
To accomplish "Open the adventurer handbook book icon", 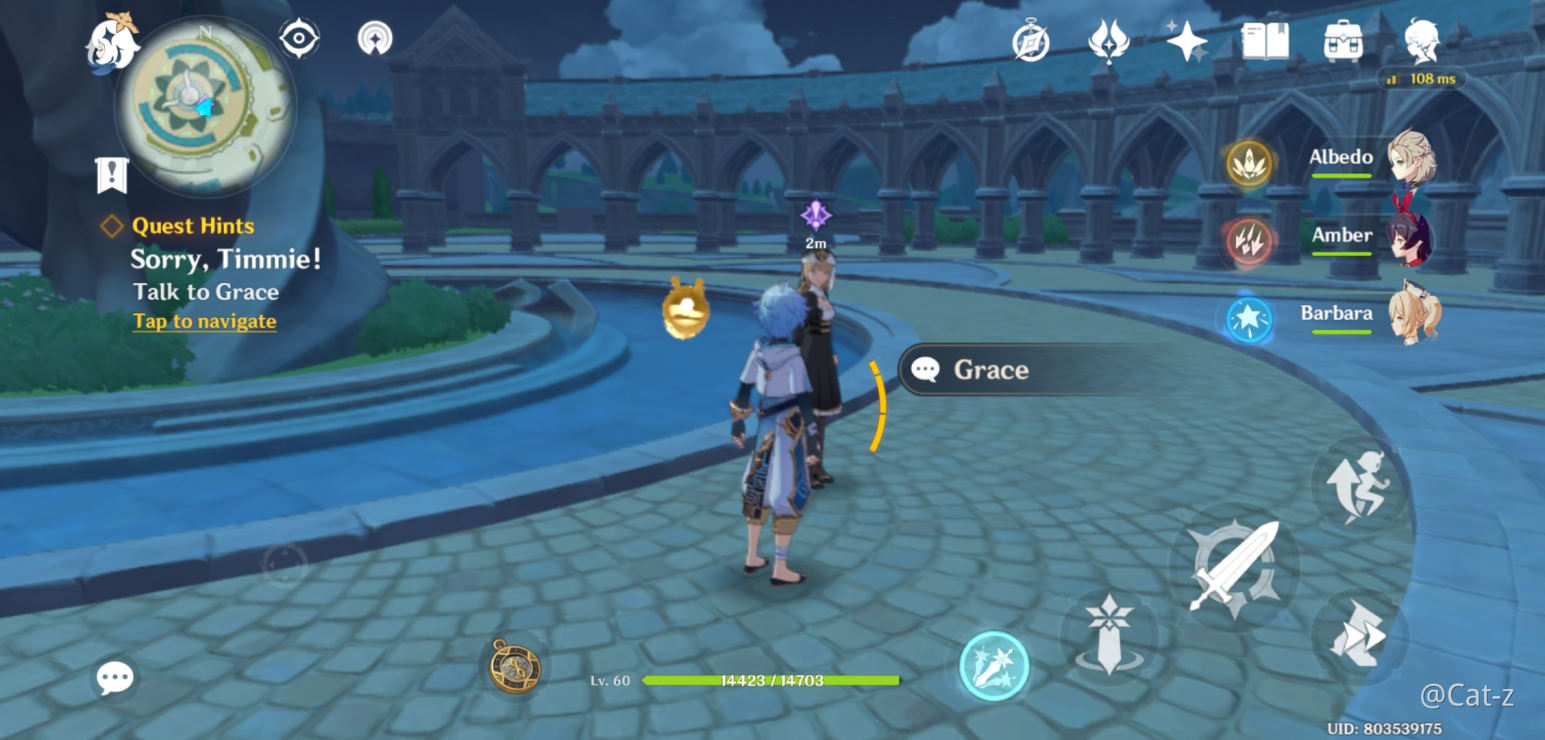I will [1265, 42].
